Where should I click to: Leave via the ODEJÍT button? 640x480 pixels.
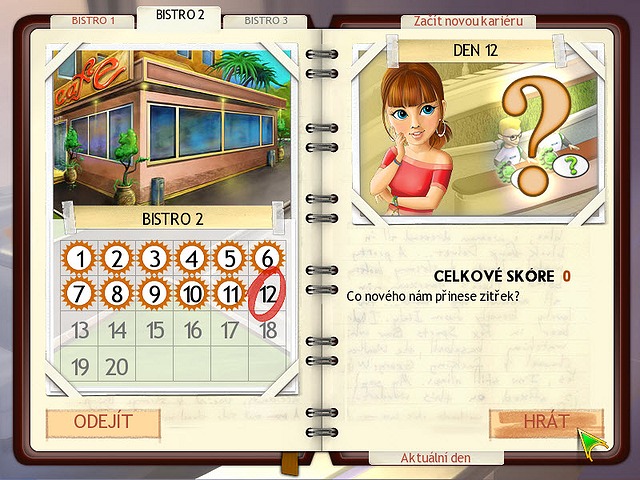point(102,422)
